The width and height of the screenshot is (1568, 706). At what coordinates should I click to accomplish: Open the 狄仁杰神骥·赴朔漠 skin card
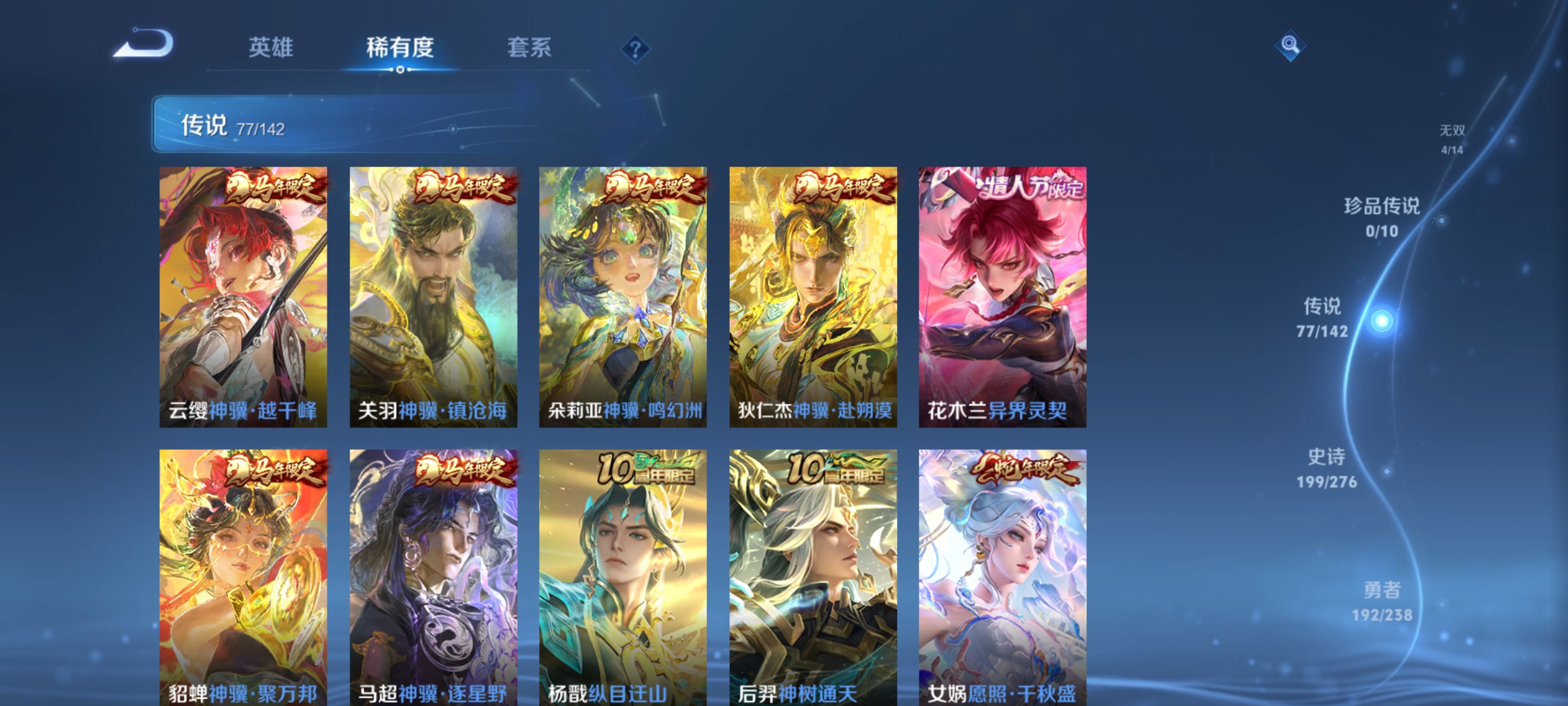click(x=814, y=294)
